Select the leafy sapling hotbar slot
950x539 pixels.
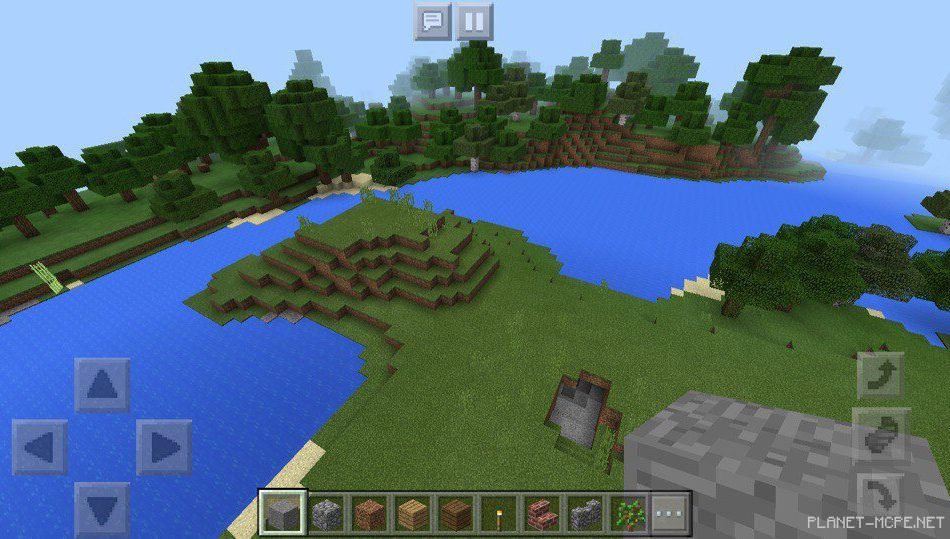[x=628, y=514]
